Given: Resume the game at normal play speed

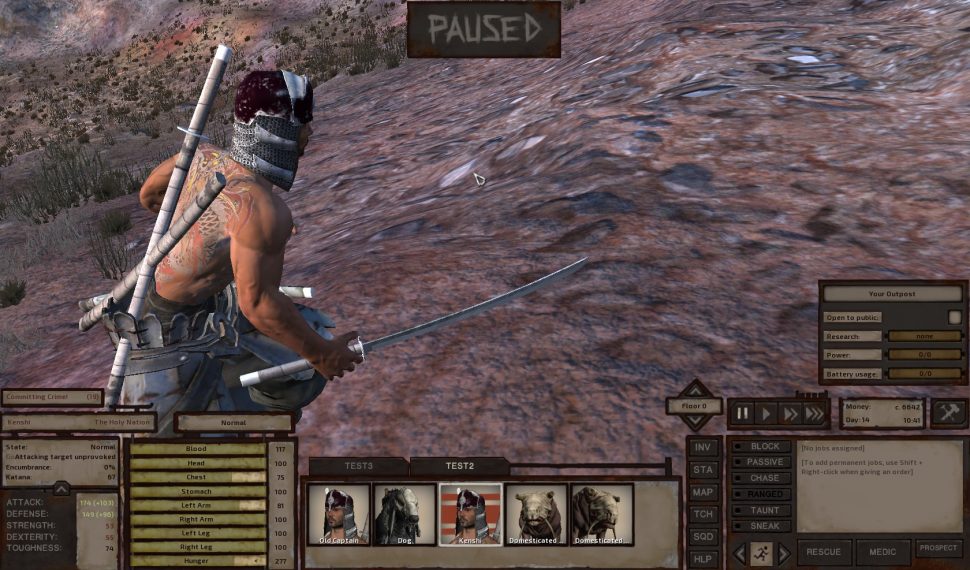Looking at the screenshot, I should click(766, 413).
